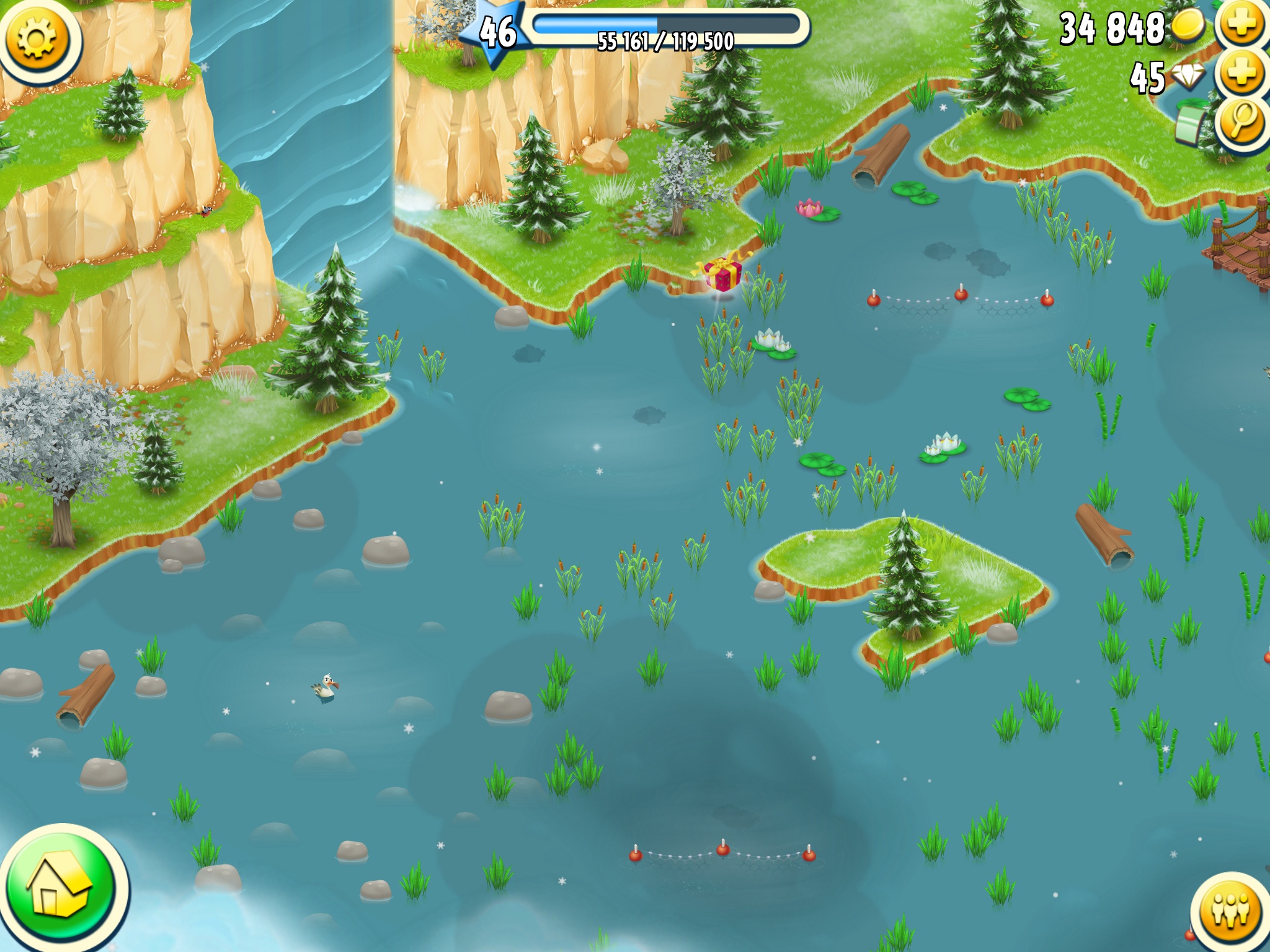Open the magnifying glass button

[x=1242, y=122]
